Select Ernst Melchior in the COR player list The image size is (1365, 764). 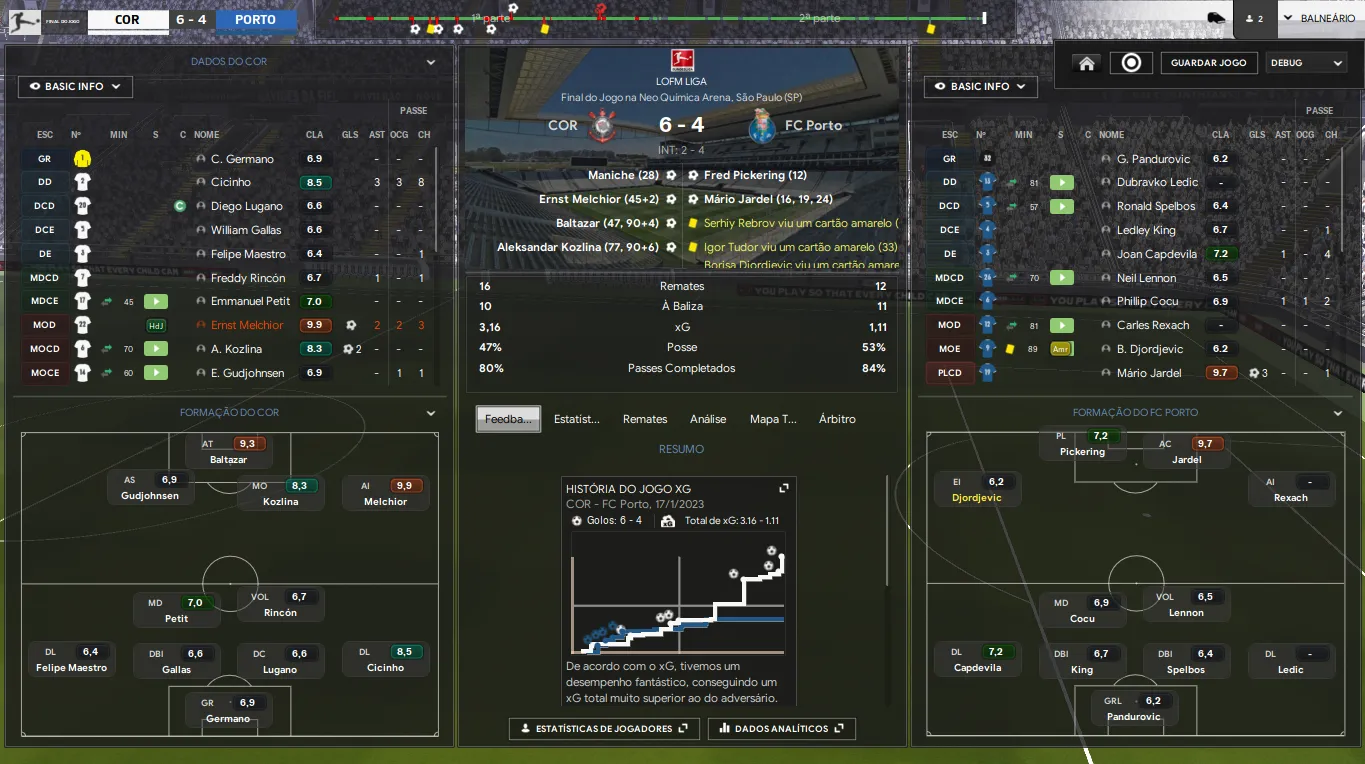click(x=247, y=325)
